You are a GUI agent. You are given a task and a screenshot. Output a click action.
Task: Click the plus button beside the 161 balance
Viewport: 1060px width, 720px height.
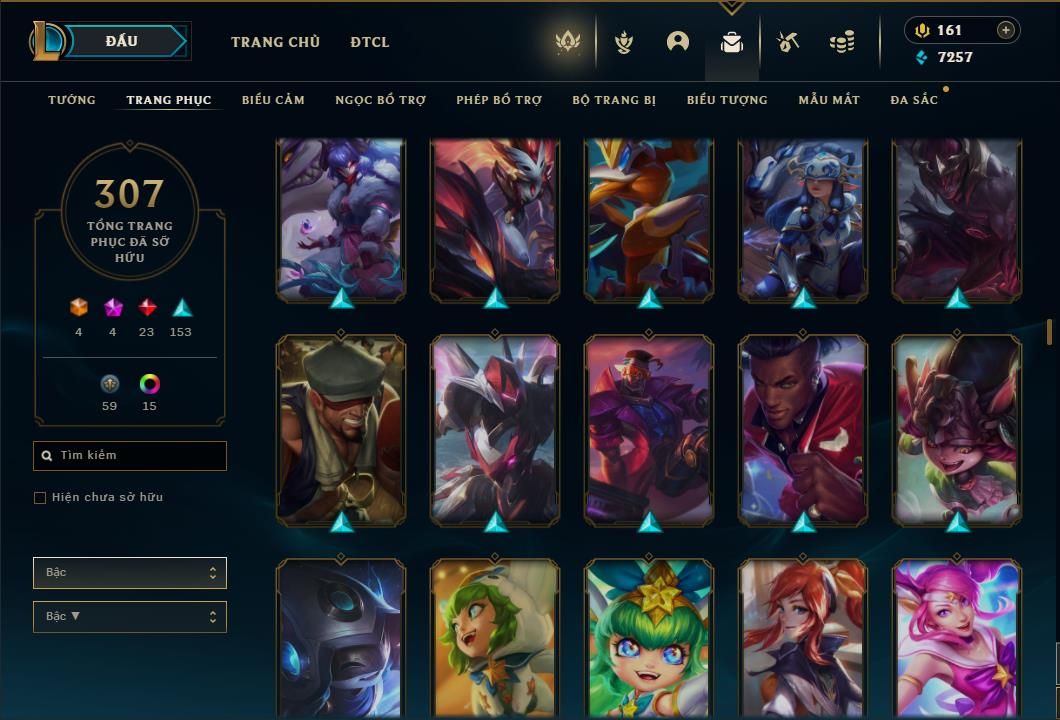1006,30
